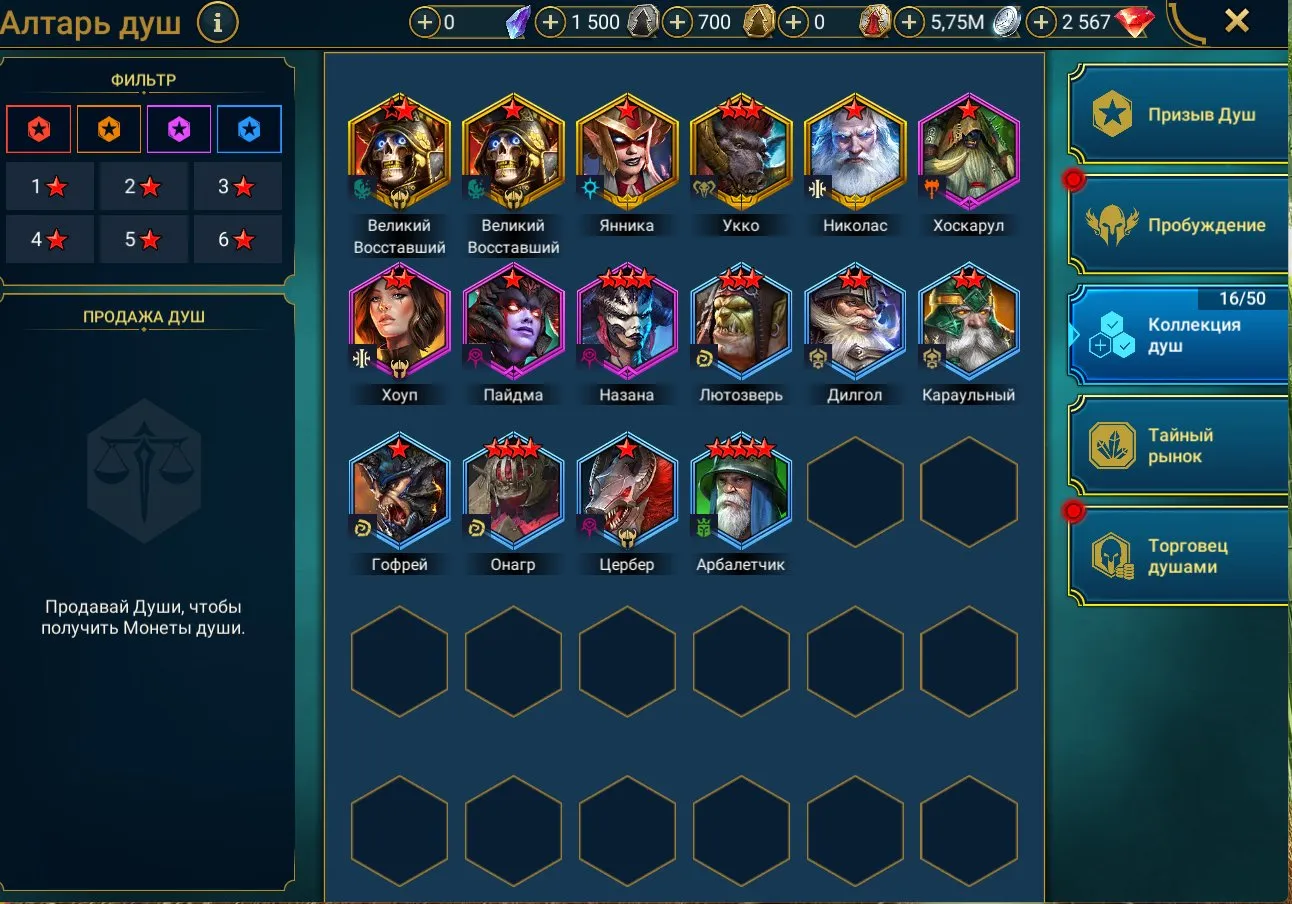Toggle the blue rarity filter

[x=249, y=129]
